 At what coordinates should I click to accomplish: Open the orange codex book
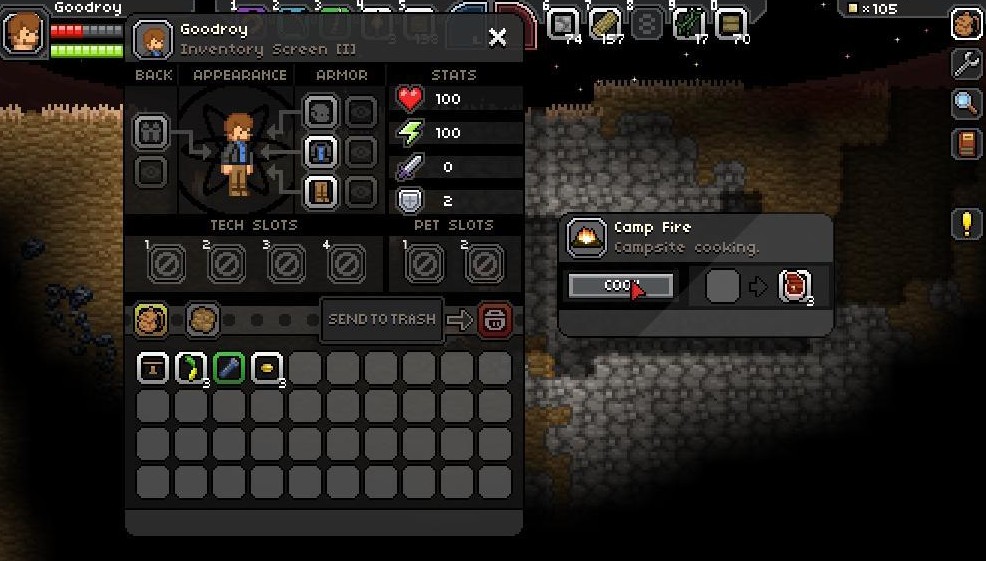tap(965, 143)
